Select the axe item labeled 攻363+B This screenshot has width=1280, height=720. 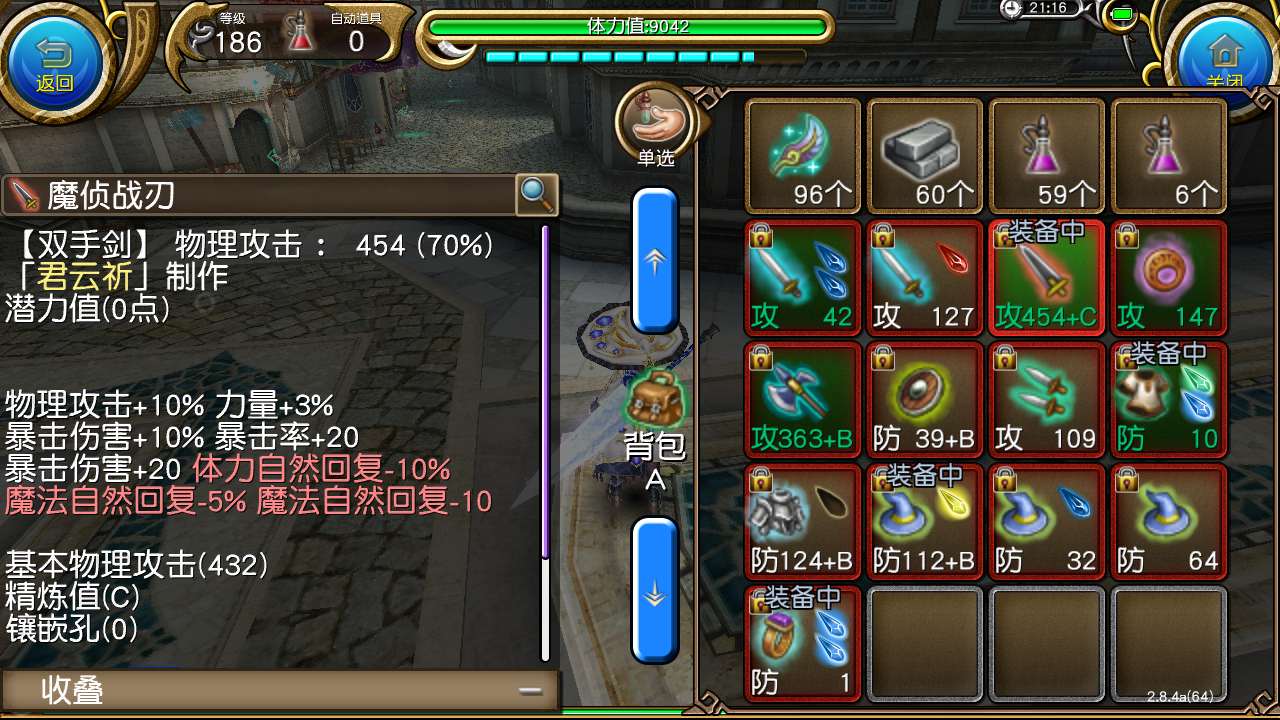802,400
